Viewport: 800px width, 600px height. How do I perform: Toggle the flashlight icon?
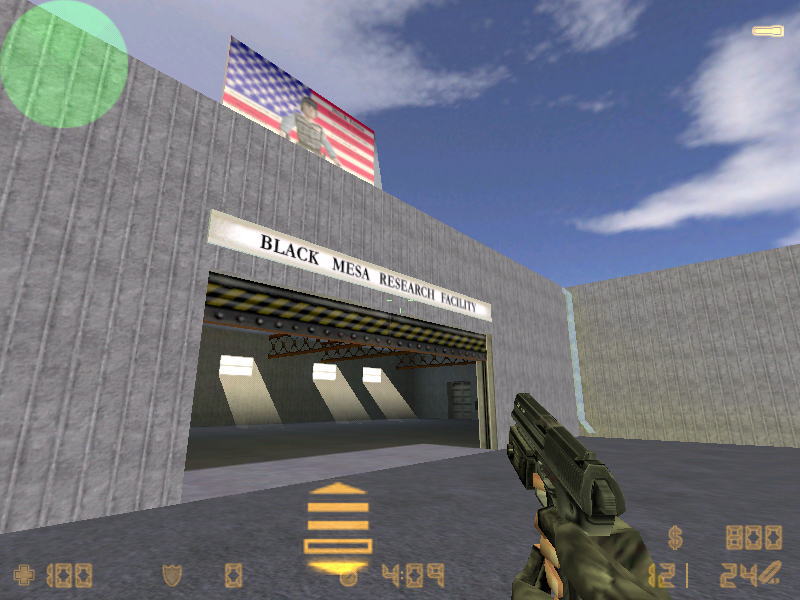[767, 32]
